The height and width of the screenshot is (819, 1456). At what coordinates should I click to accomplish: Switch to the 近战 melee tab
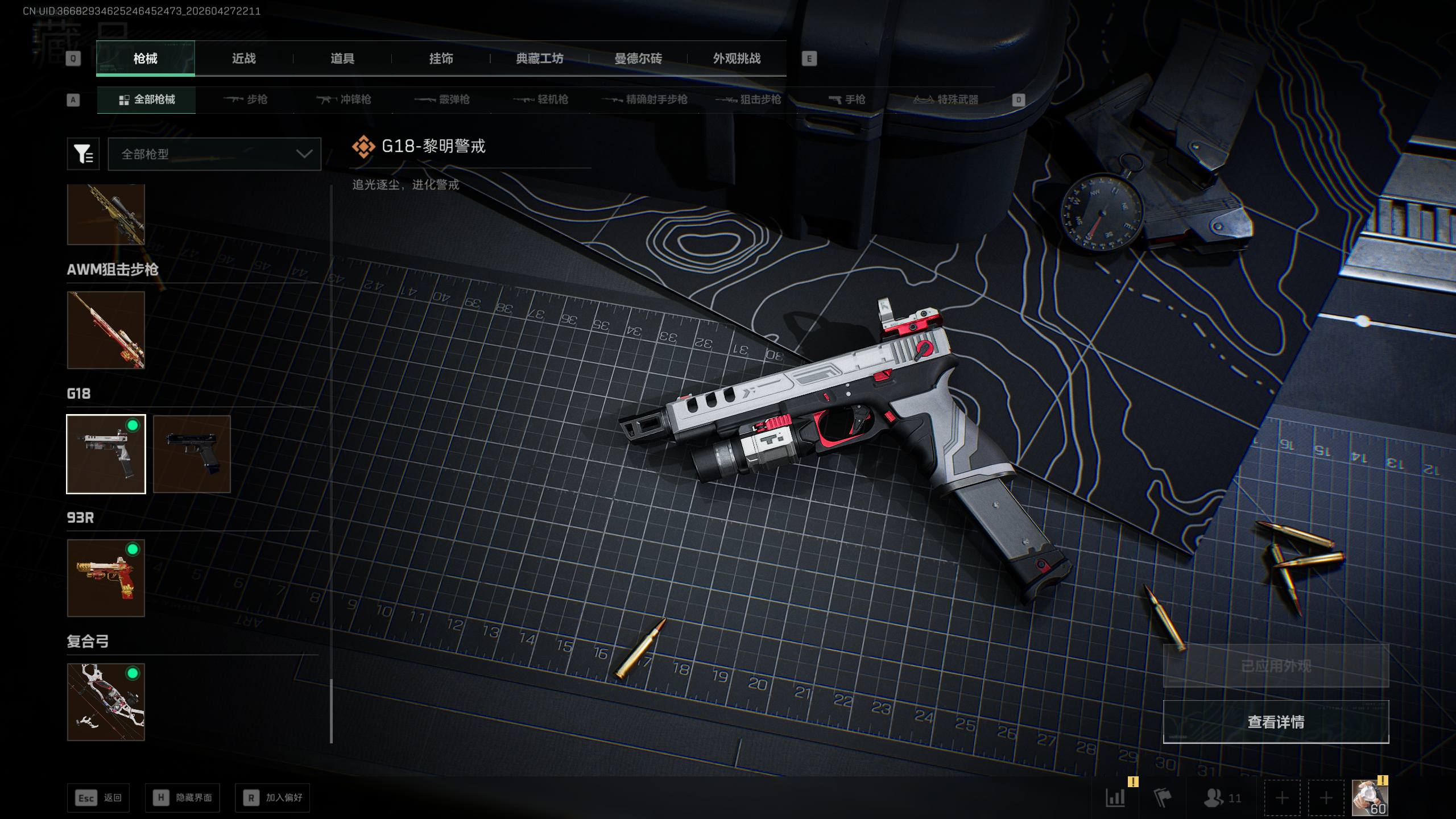point(243,59)
